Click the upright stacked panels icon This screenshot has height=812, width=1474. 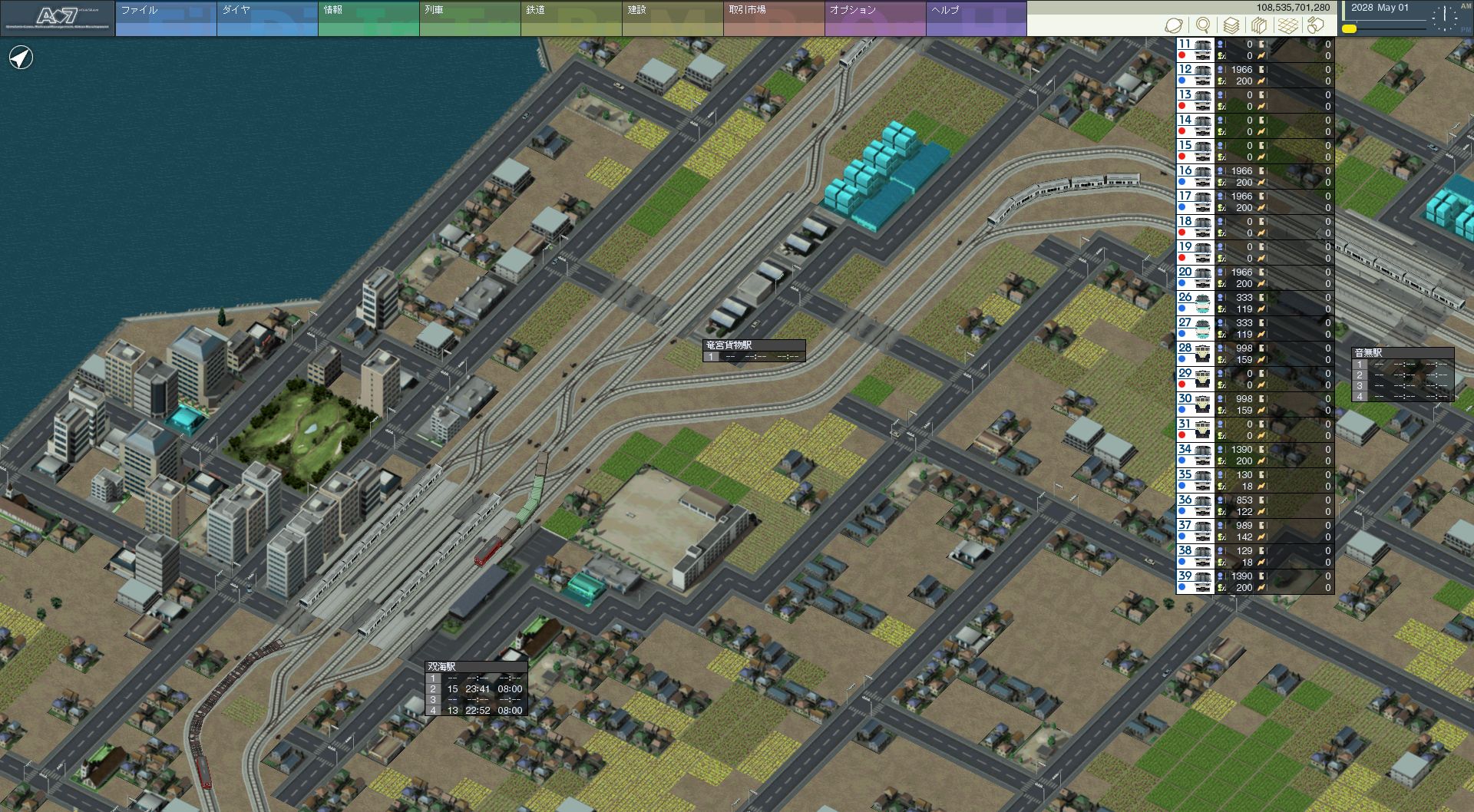(1259, 25)
